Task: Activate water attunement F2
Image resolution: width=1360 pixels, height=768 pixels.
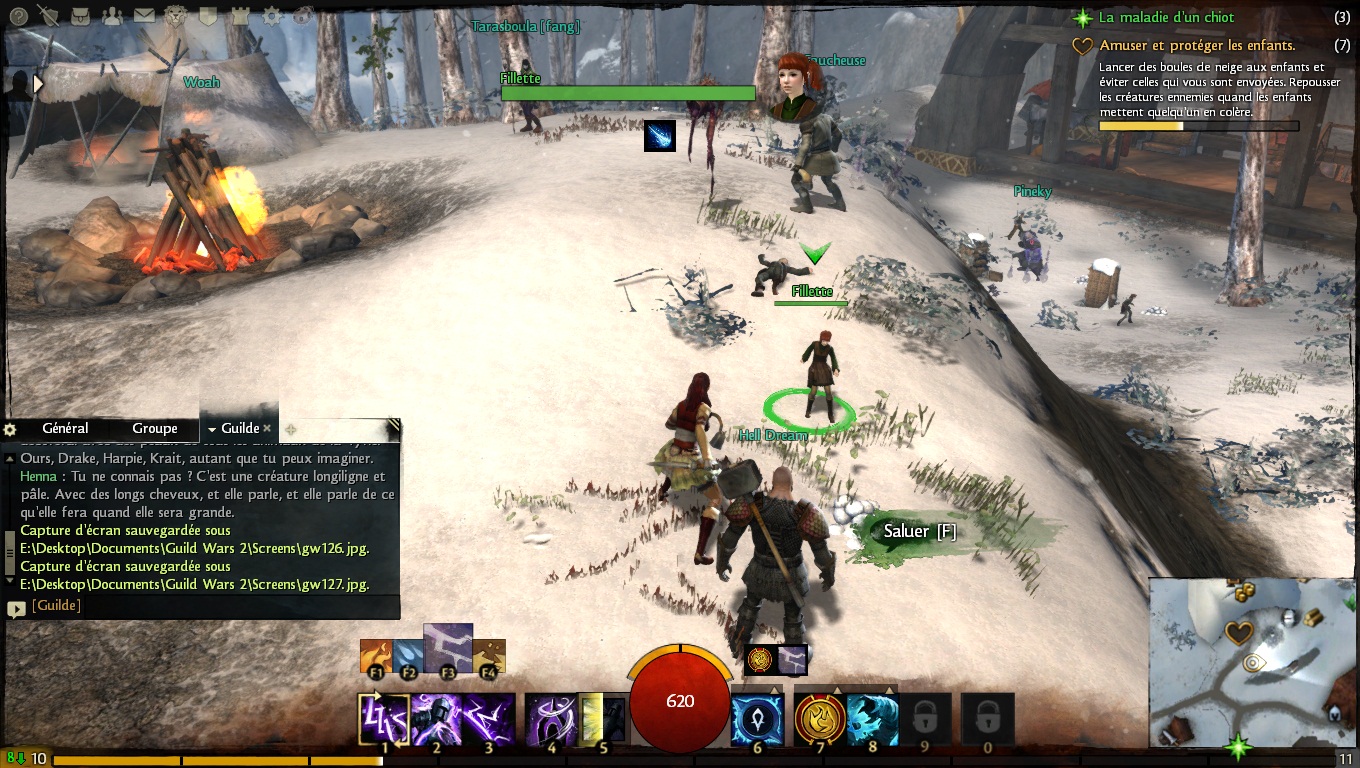Action: click(x=407, y=656)
